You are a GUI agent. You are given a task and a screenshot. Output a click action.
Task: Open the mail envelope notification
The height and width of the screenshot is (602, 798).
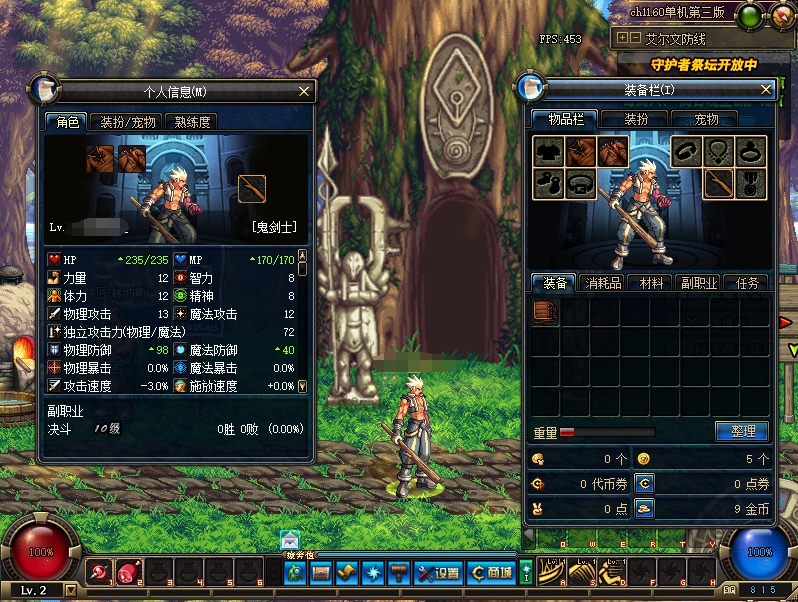[x=290, y=540]
